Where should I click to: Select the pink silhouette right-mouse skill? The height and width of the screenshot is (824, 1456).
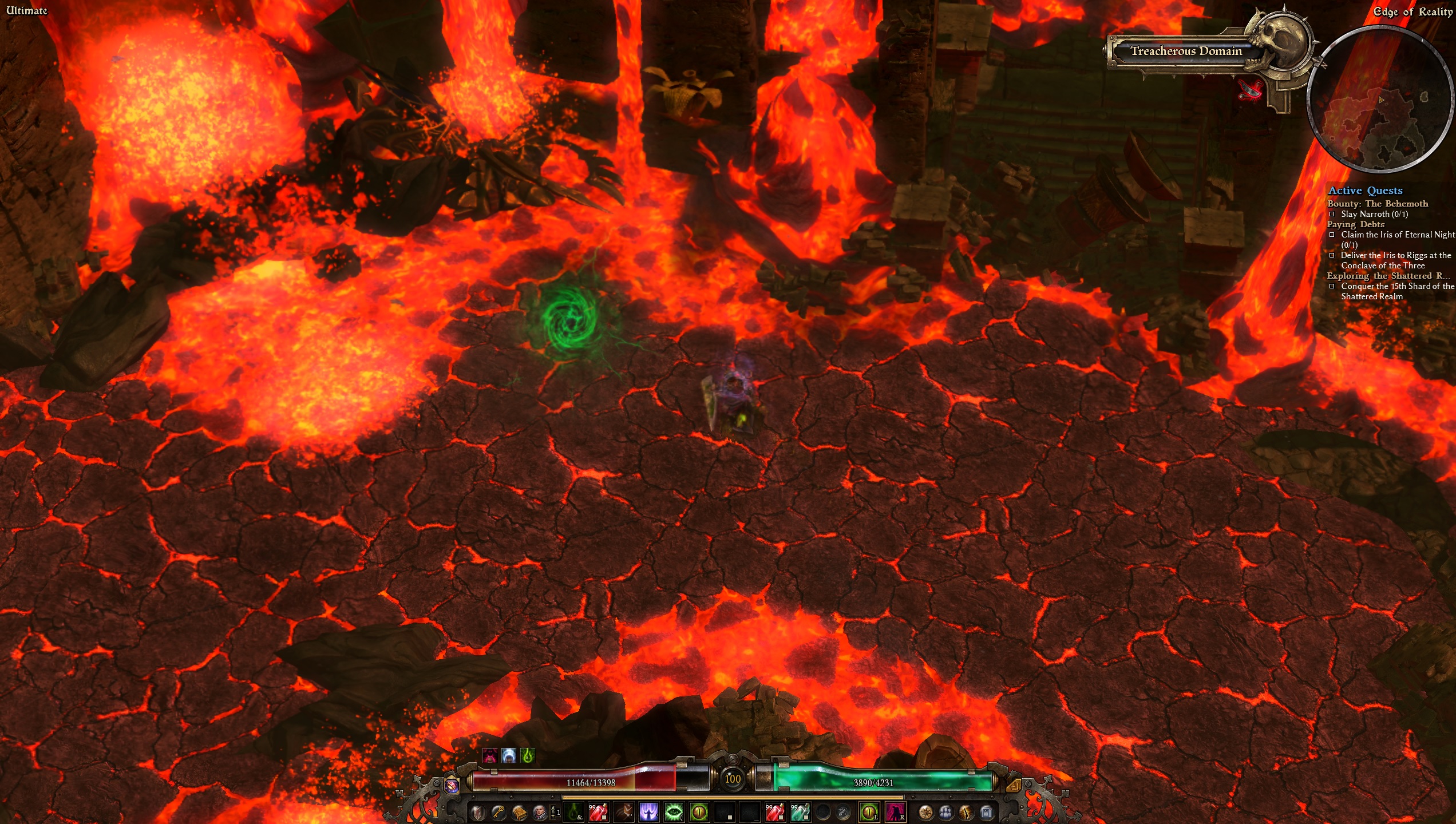(x=895, y=812)
